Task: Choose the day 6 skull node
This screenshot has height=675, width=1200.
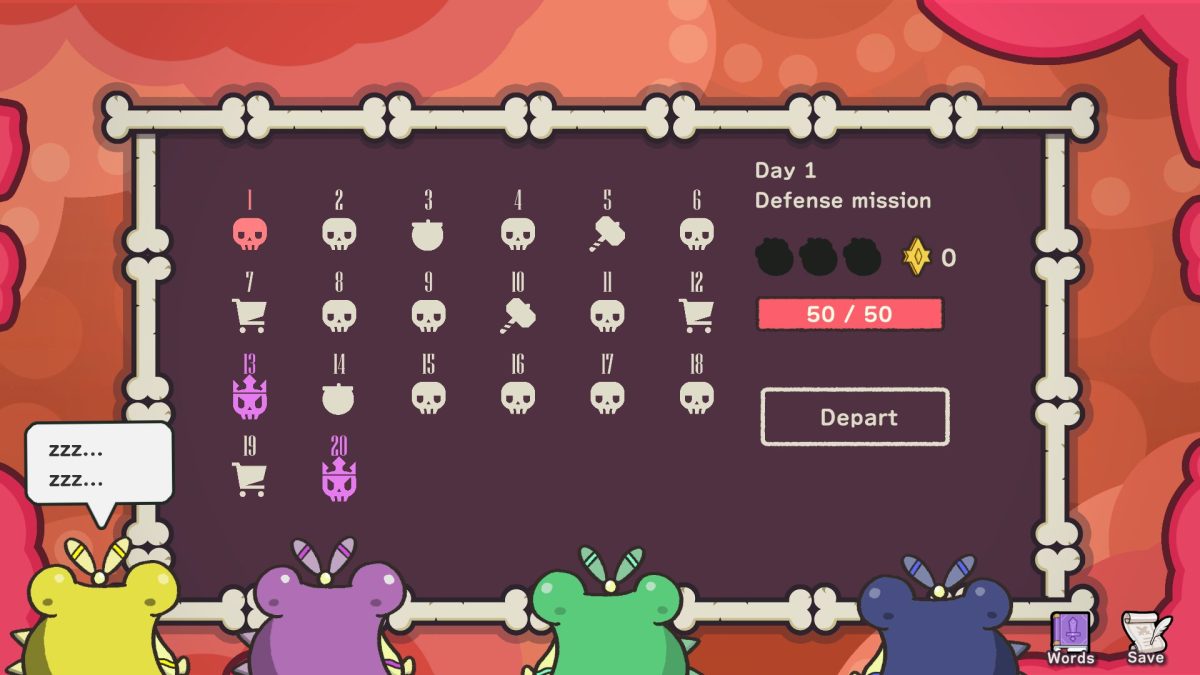Action: point(696,234)
